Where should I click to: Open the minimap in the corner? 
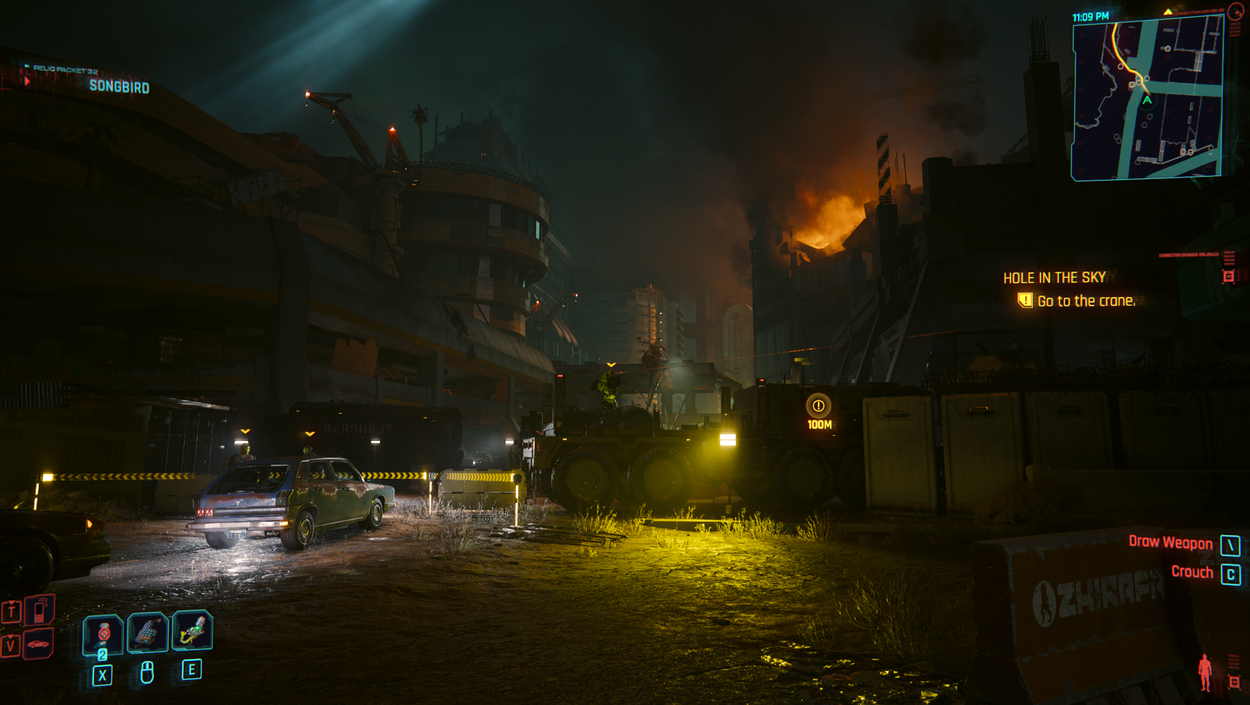pyautogui.click(x=1147, y=98)
